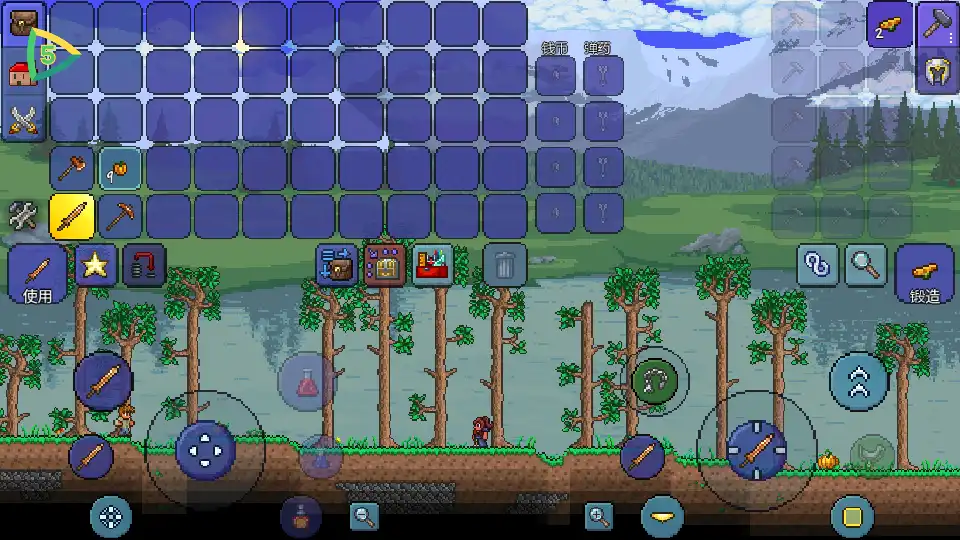The width and height of the screenshot is (960, 540).
Task: Open the crossed swords PvP tab
Action: tap(22, 120)
